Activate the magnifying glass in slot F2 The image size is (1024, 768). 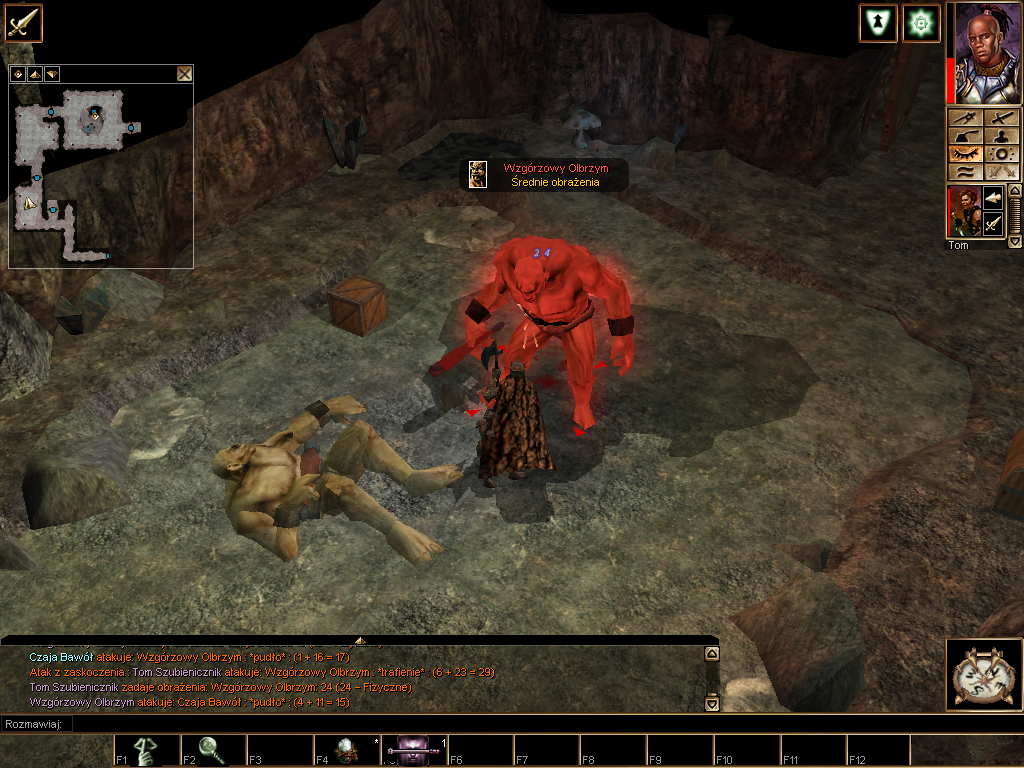(213, 750)
